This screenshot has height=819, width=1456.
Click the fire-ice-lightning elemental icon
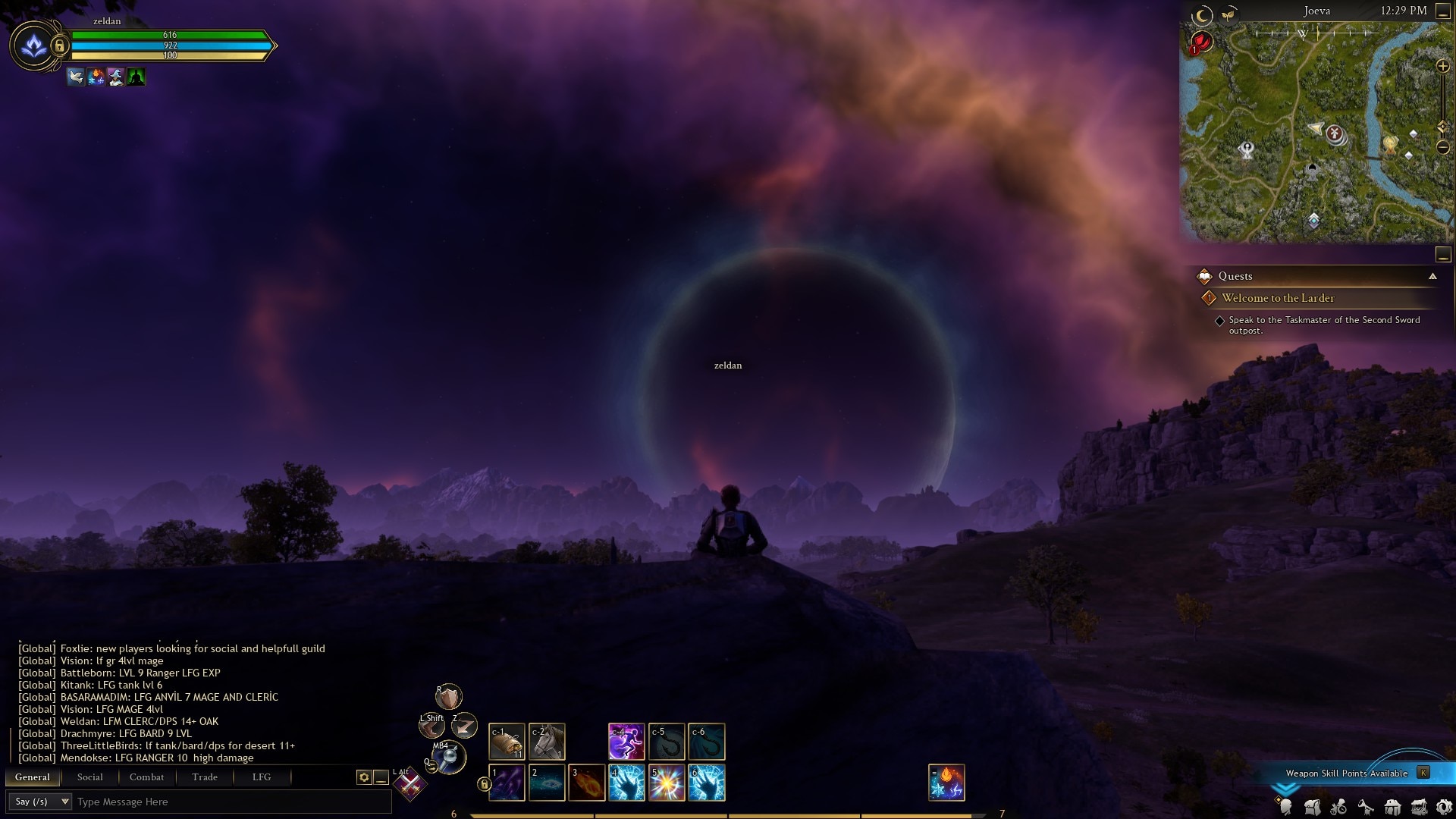point(946,783)
